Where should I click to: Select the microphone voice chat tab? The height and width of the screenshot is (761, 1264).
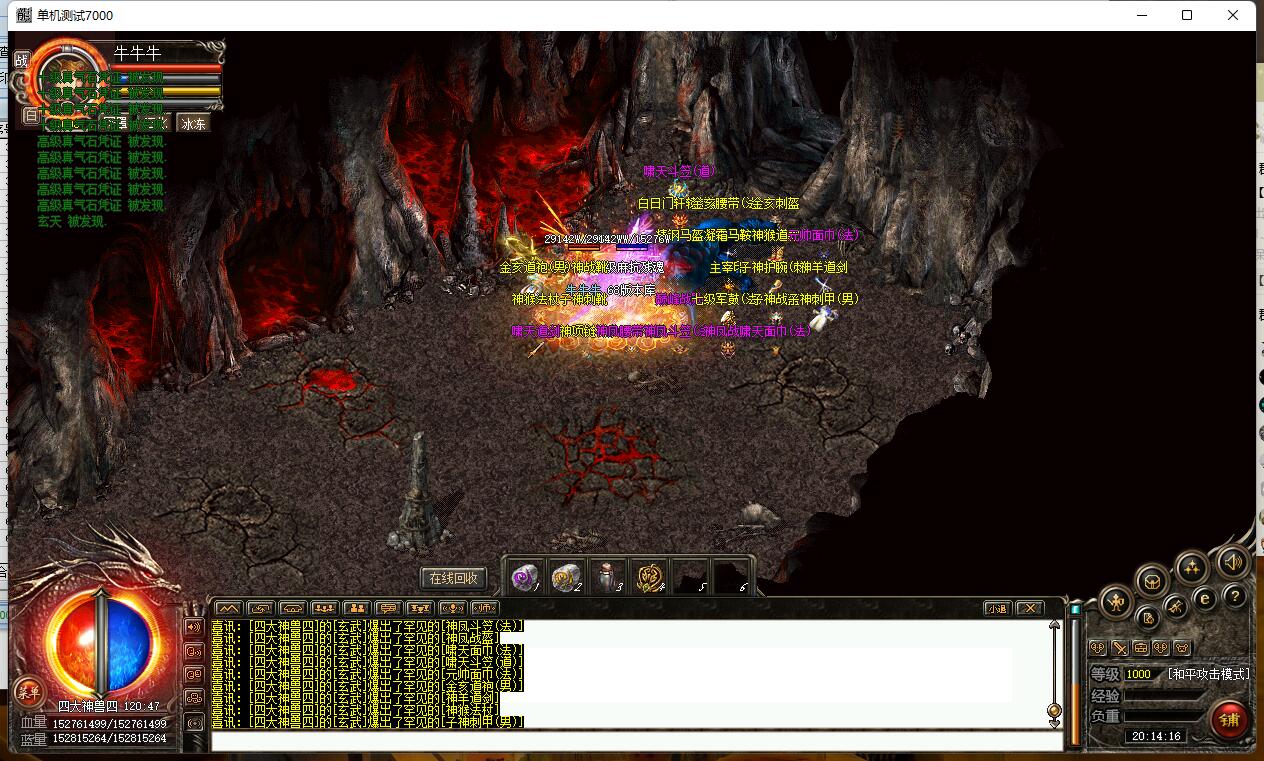point(453,608)
